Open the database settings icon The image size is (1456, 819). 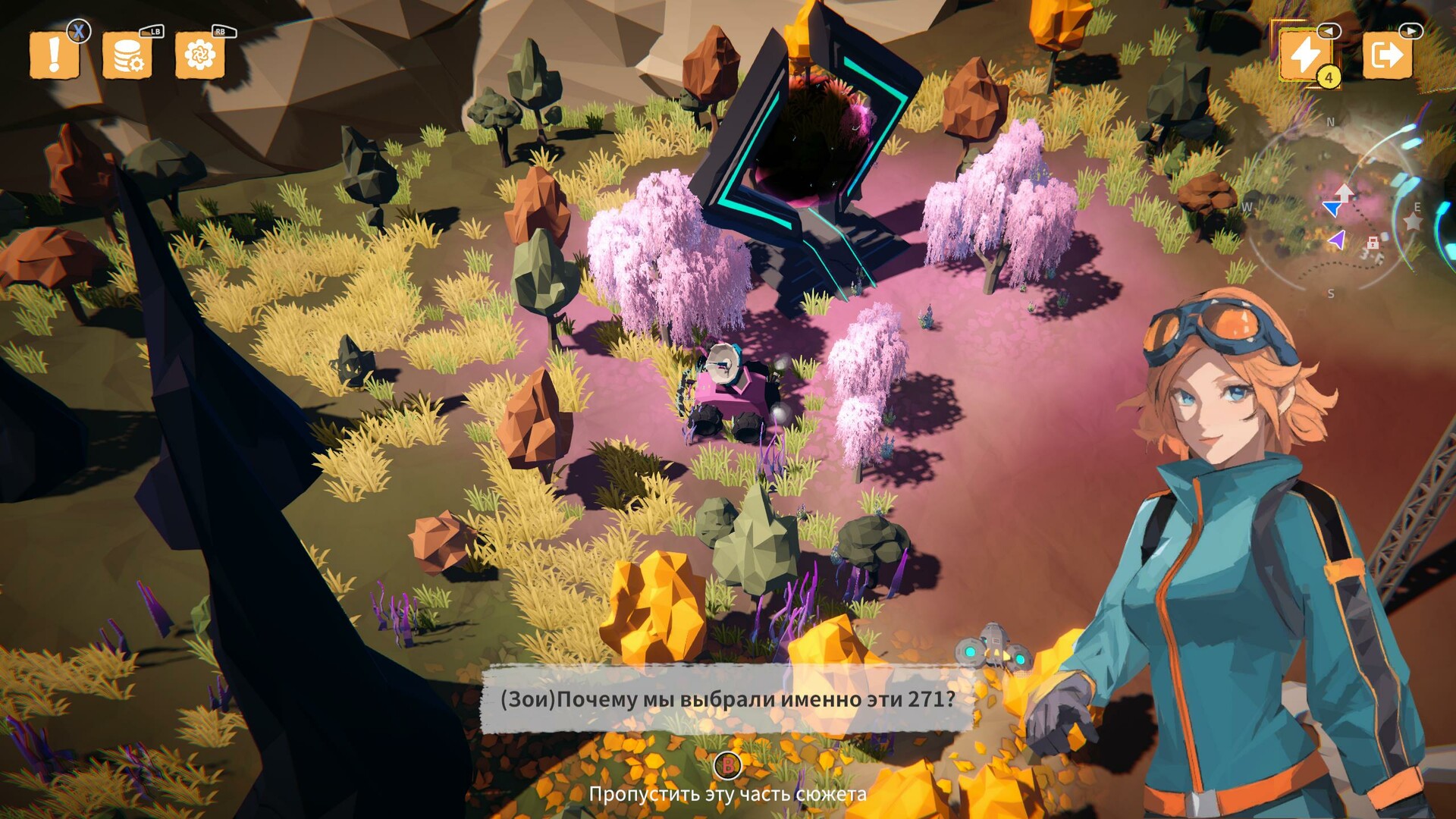point(127,55)
